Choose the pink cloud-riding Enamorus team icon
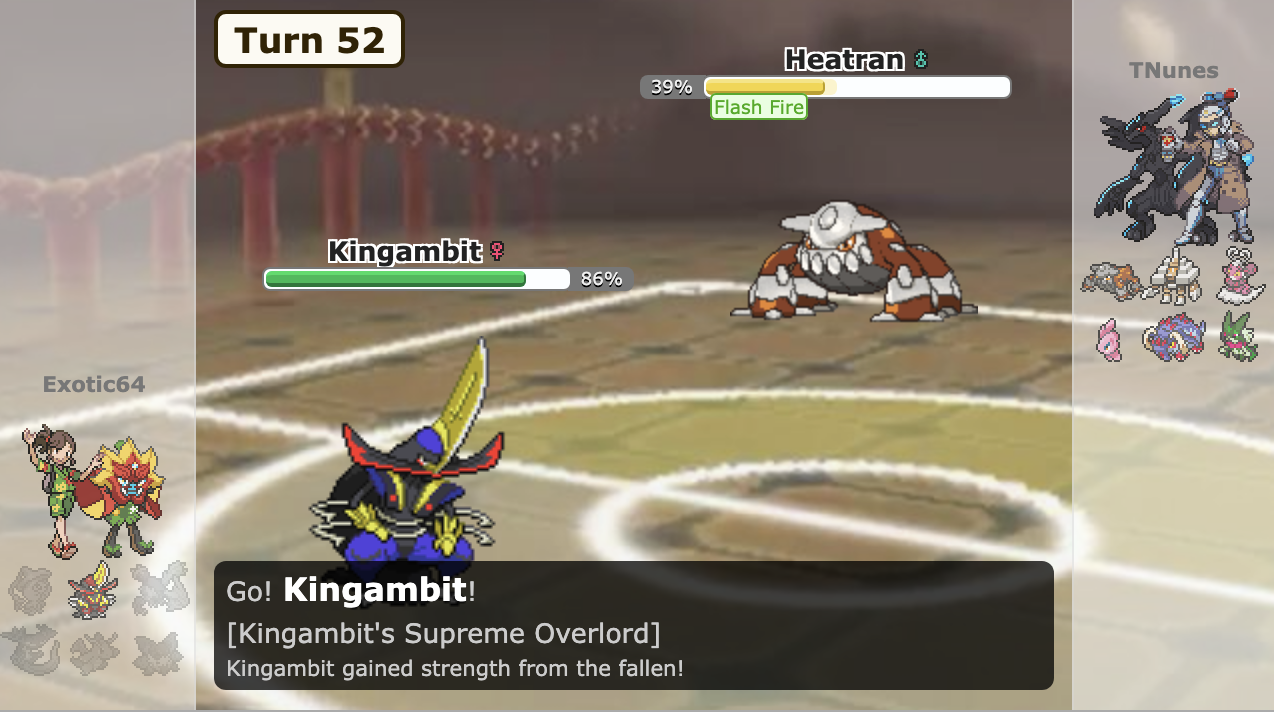Screen dimensions: 1274x712 [1238, 278]
